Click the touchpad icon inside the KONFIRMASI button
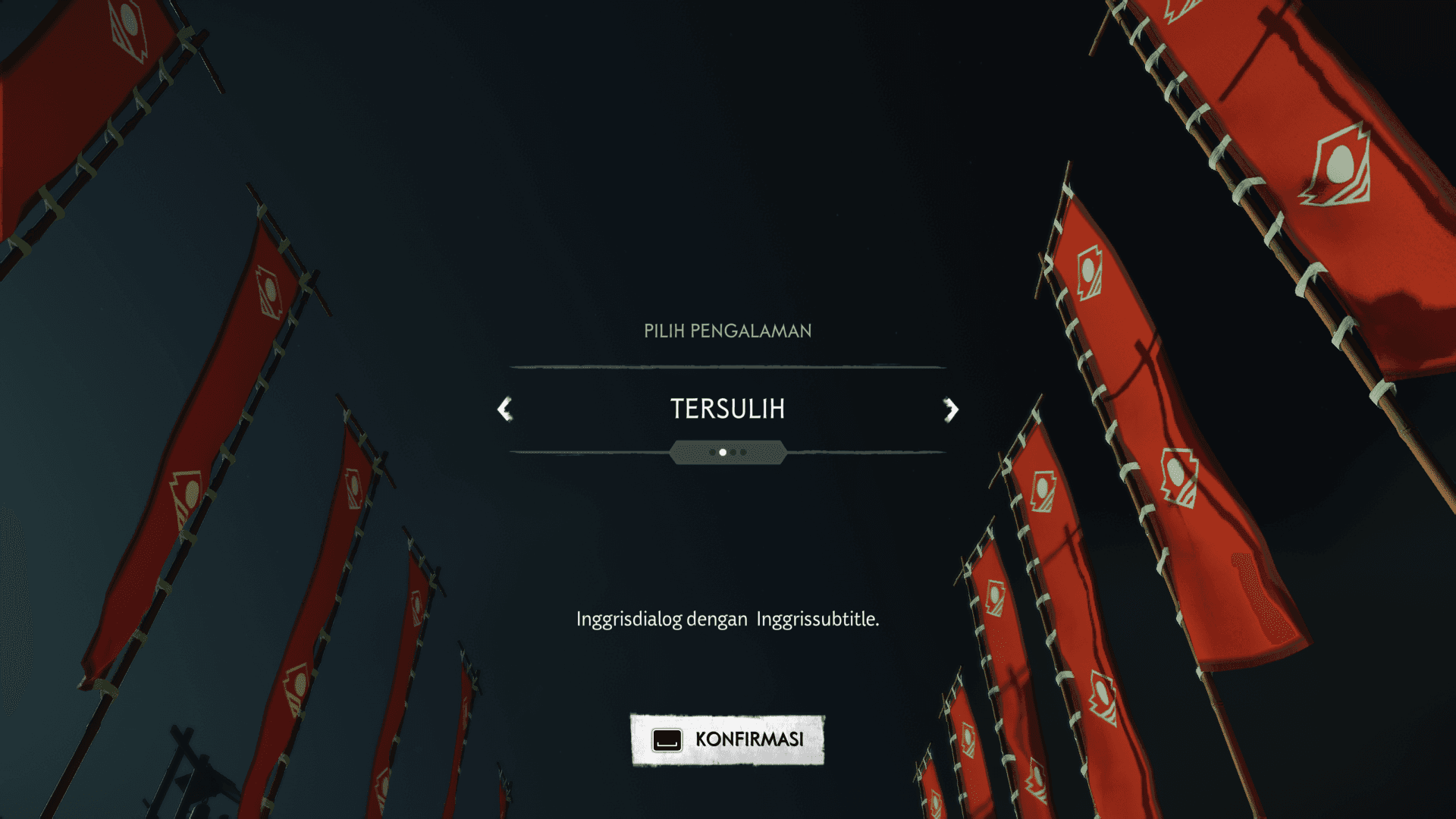1456x819 pixels. pyautogui.click(x=667, y=739)
